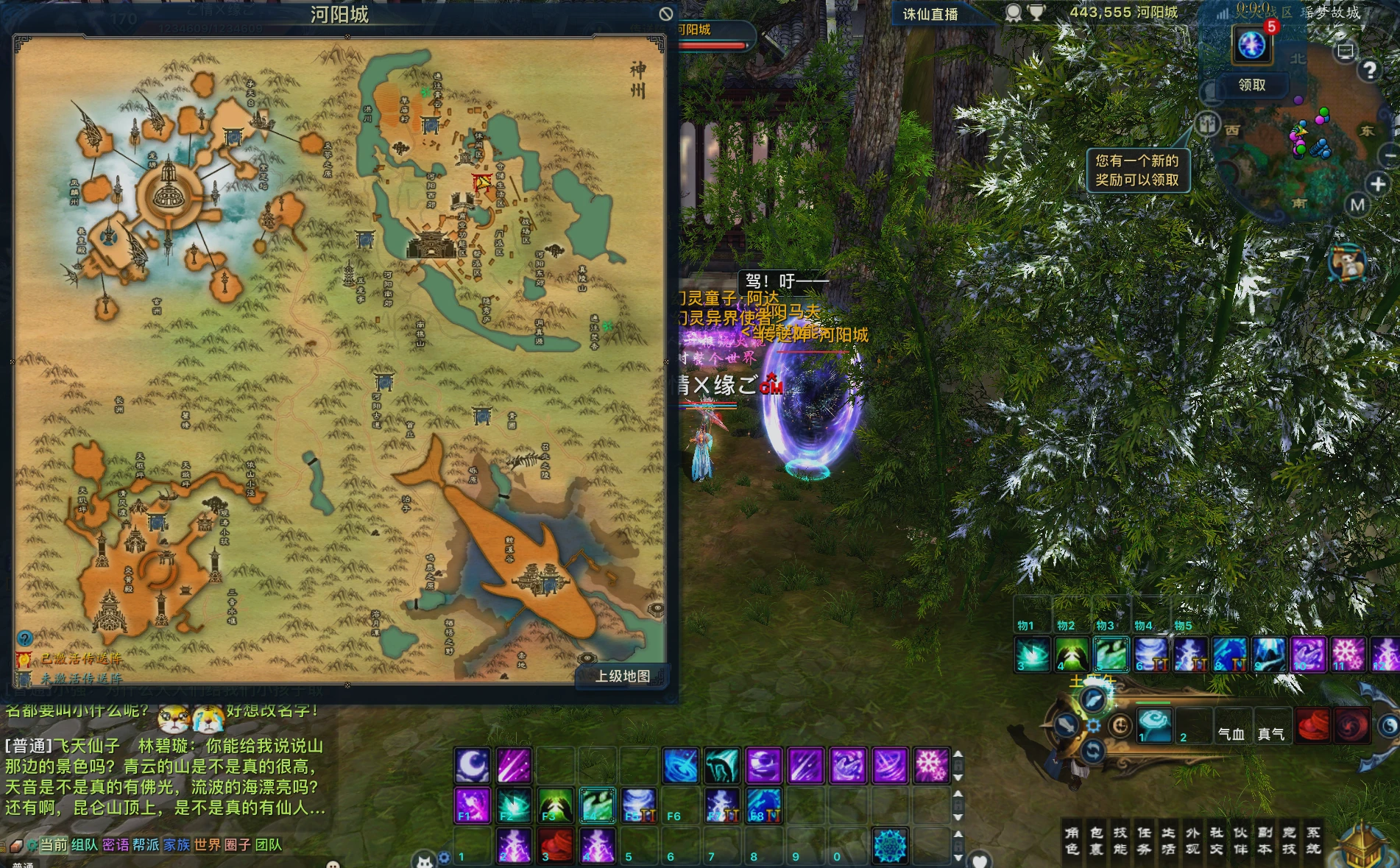The height and width of the screenshot is (868, 1400).
Task: Click the 领取 reward claim button
Action: tap(1251, 85)
